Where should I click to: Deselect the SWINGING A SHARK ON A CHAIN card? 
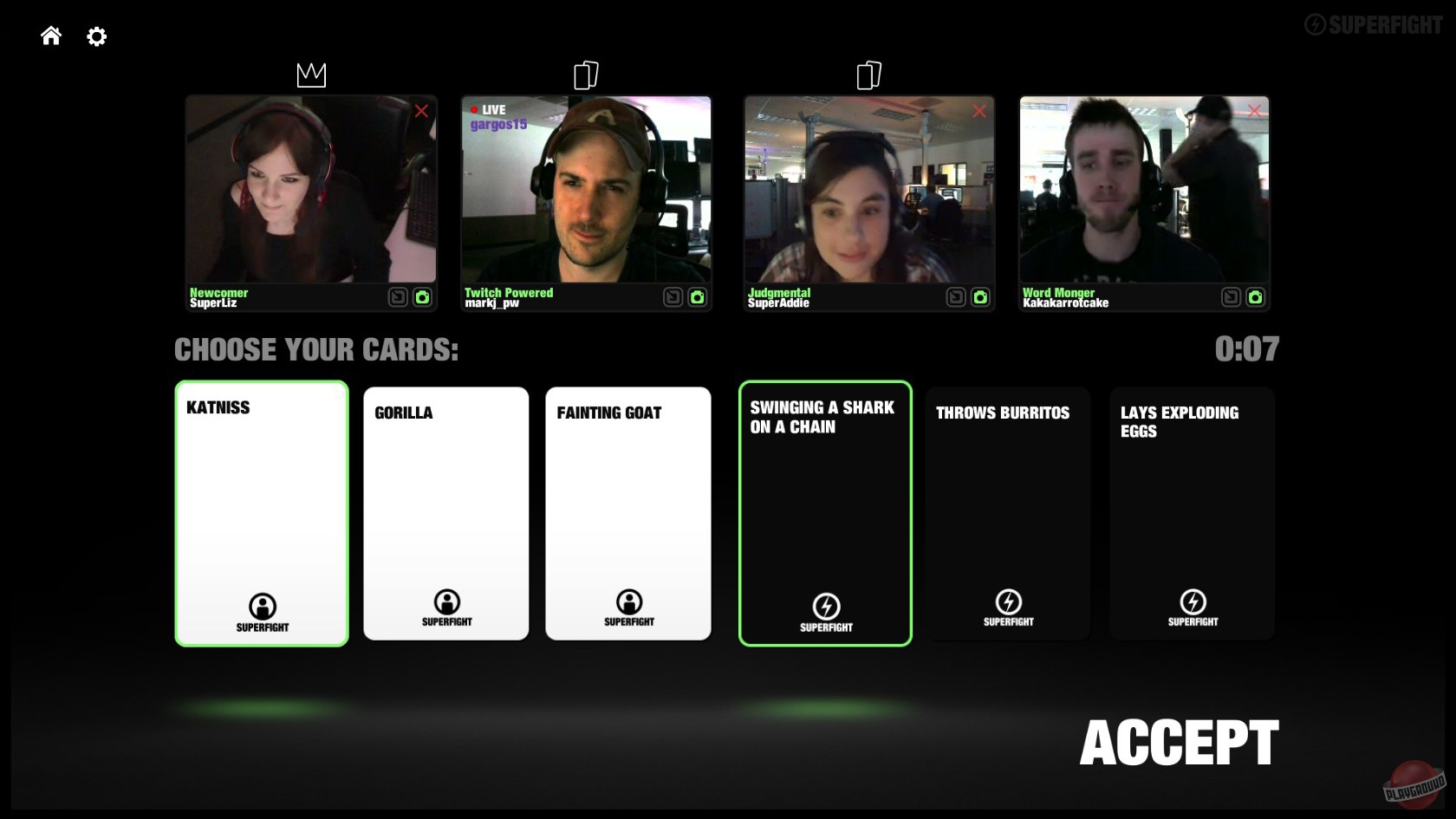(824, 513)
